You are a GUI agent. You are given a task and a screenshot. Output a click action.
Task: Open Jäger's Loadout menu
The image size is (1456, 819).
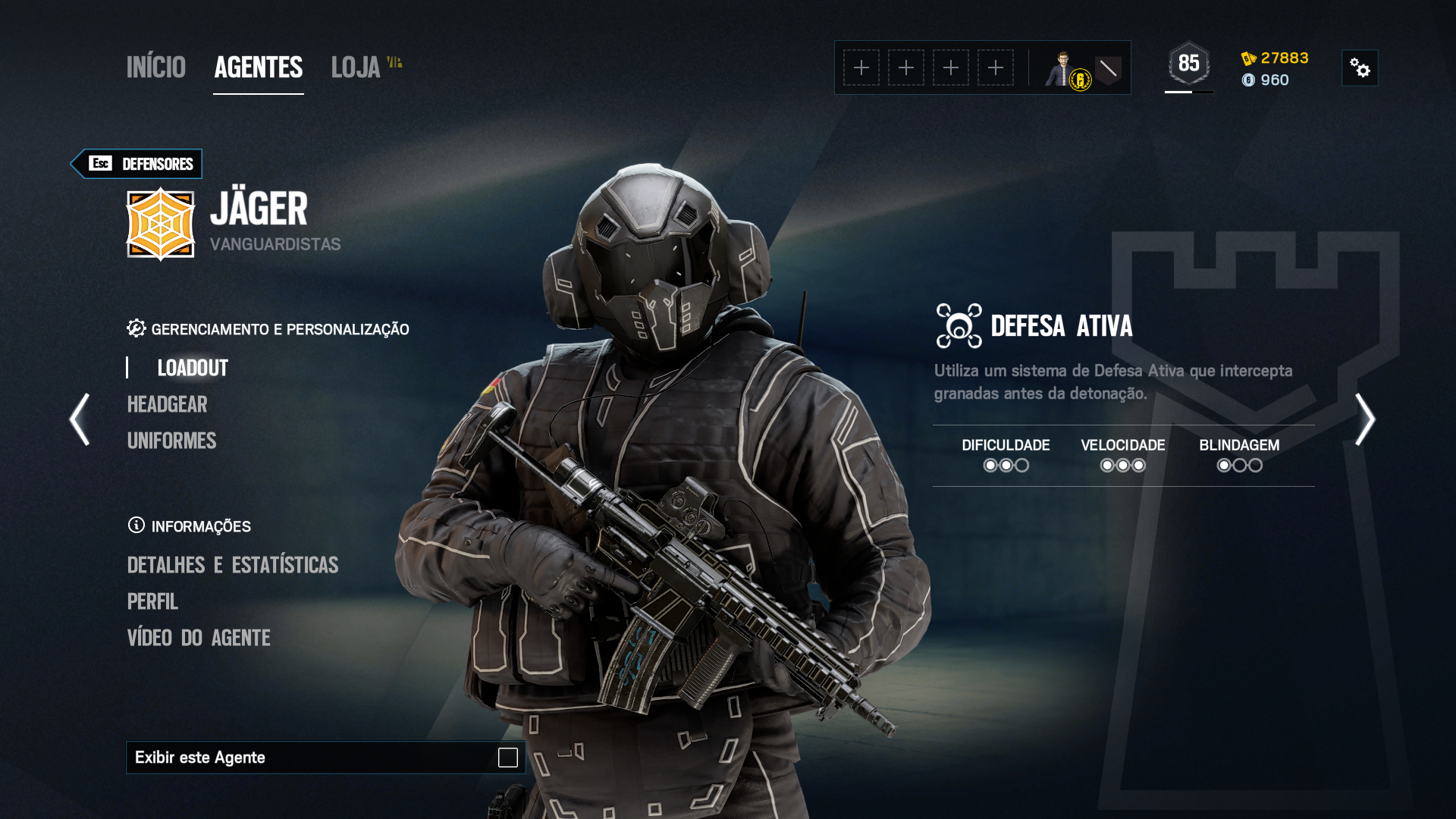(193, 368)
